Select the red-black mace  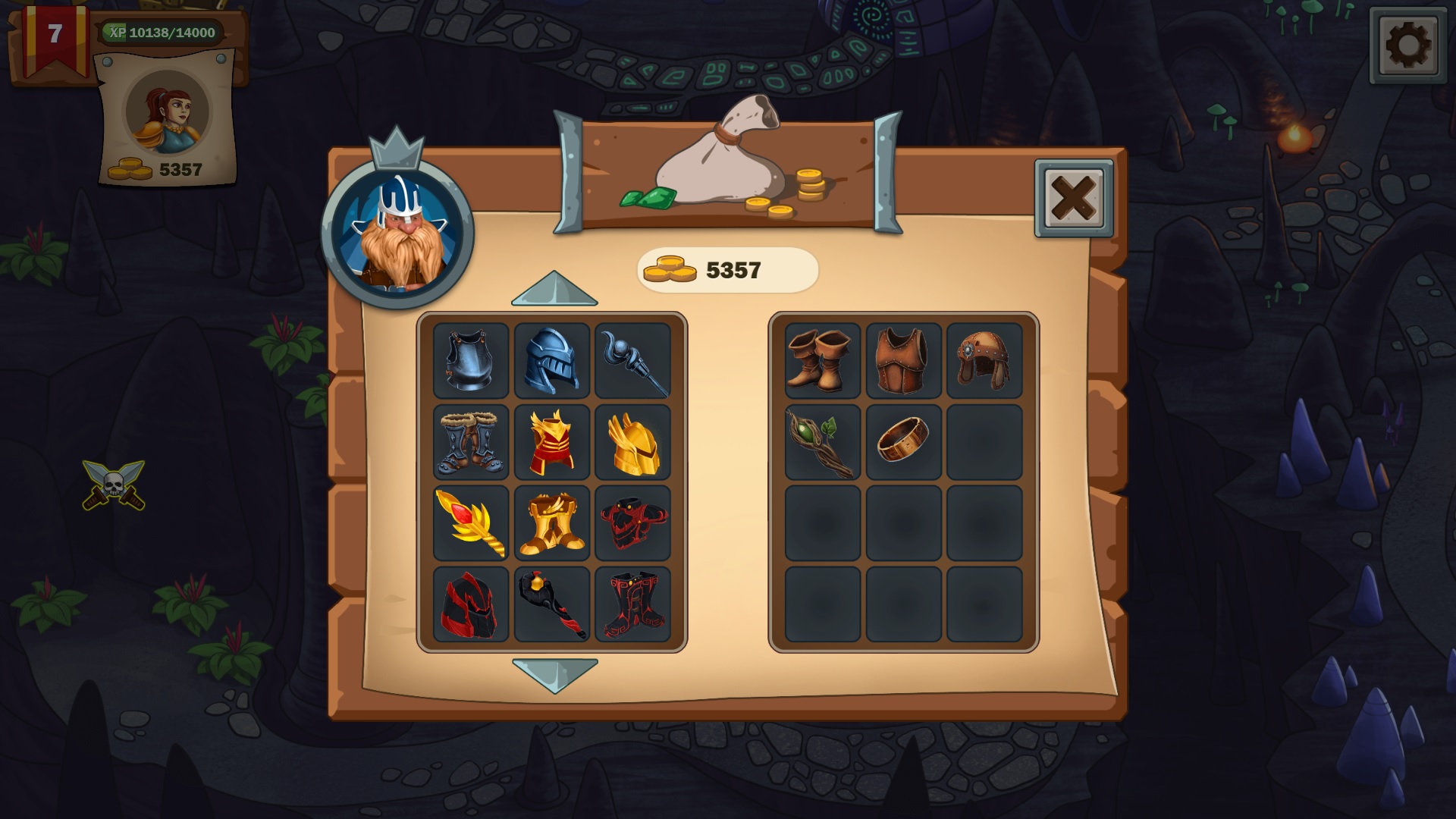tap(552, 604)
